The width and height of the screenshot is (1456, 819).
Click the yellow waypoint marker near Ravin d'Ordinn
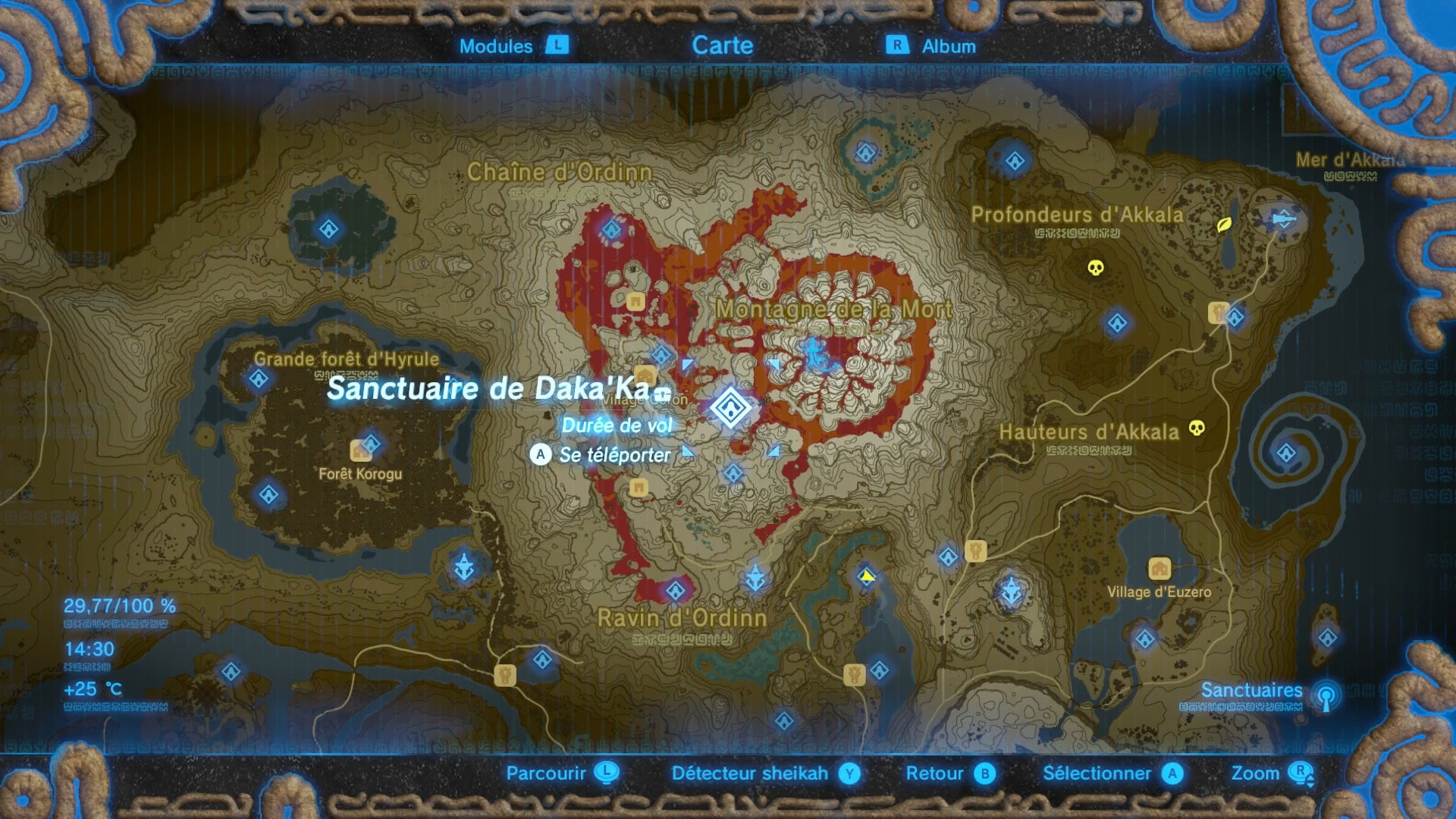point(867,576)
